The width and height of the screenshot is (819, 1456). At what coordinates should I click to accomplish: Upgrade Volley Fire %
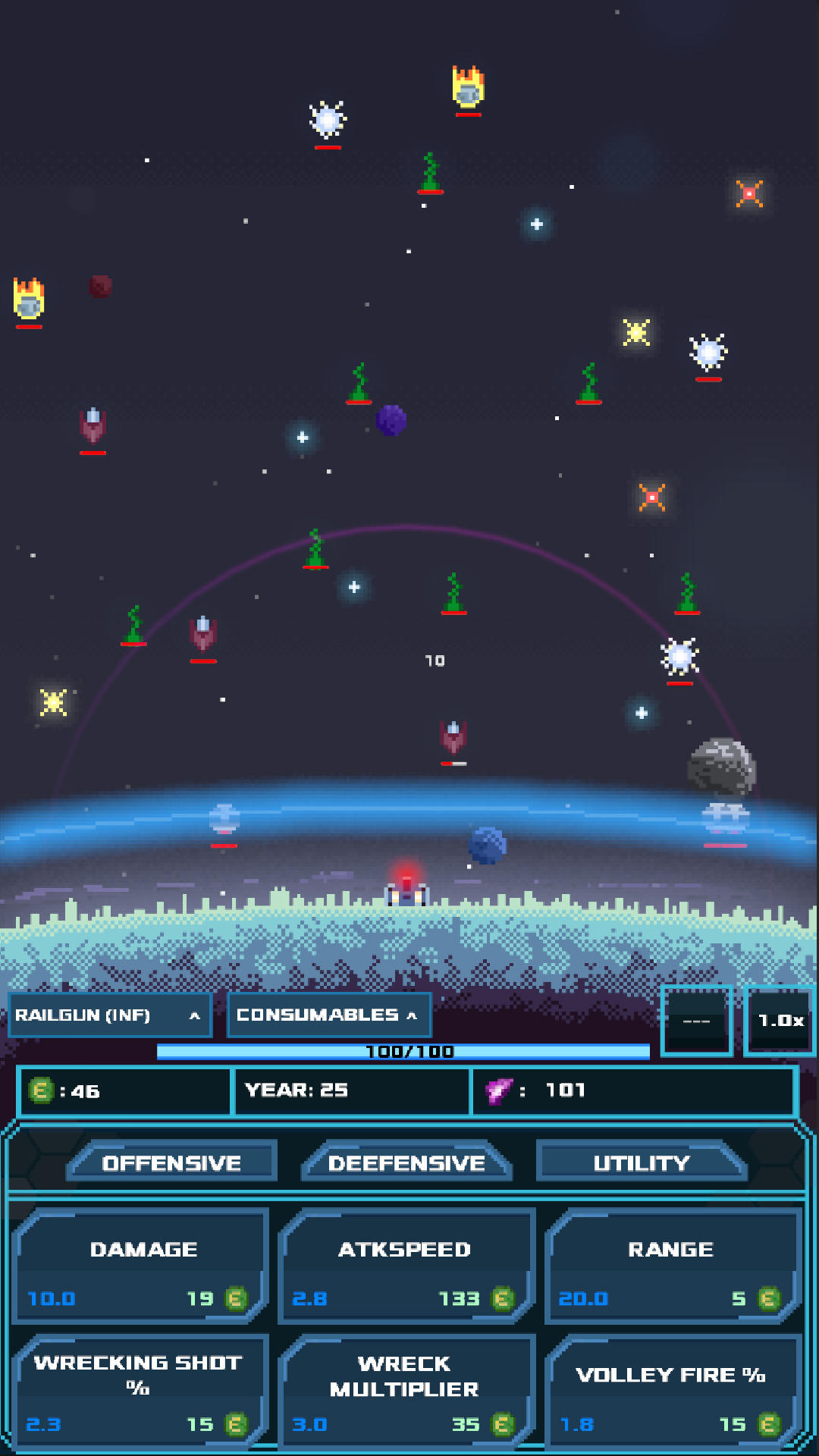pos(672,1392)
